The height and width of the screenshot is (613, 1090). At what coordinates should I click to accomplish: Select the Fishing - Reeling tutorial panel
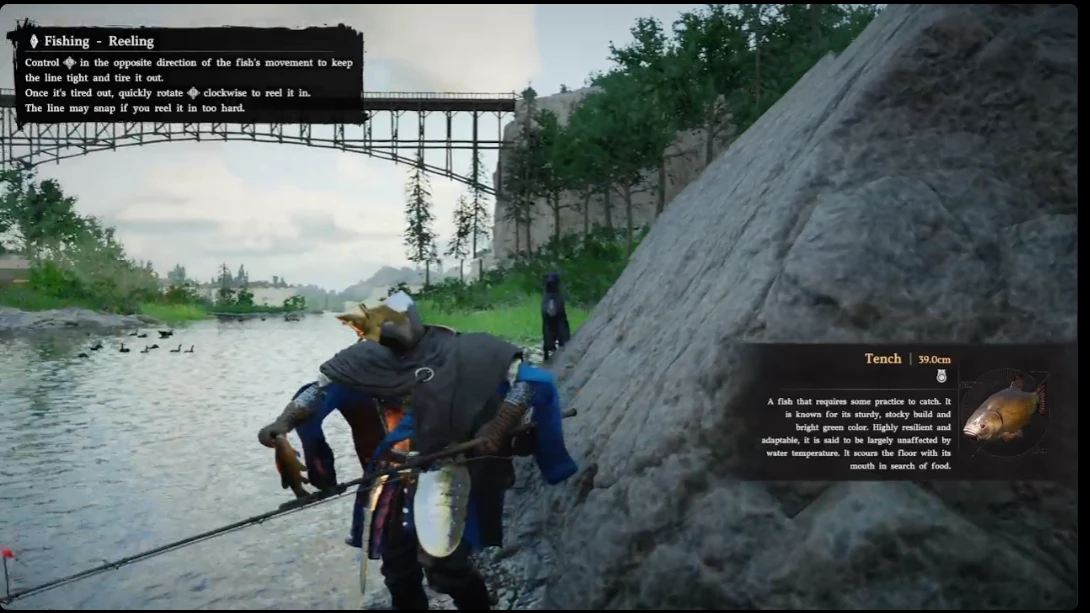pos(187,73)
